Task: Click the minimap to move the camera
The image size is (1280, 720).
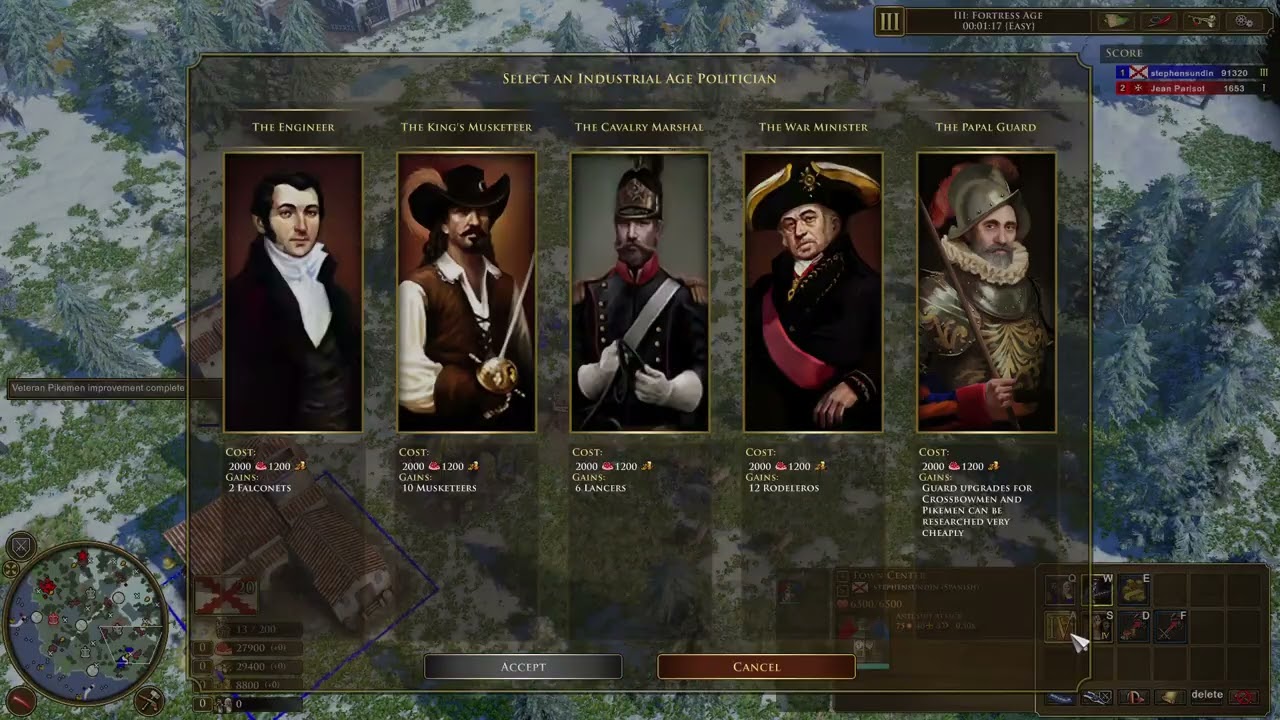Action: (85, 608)
